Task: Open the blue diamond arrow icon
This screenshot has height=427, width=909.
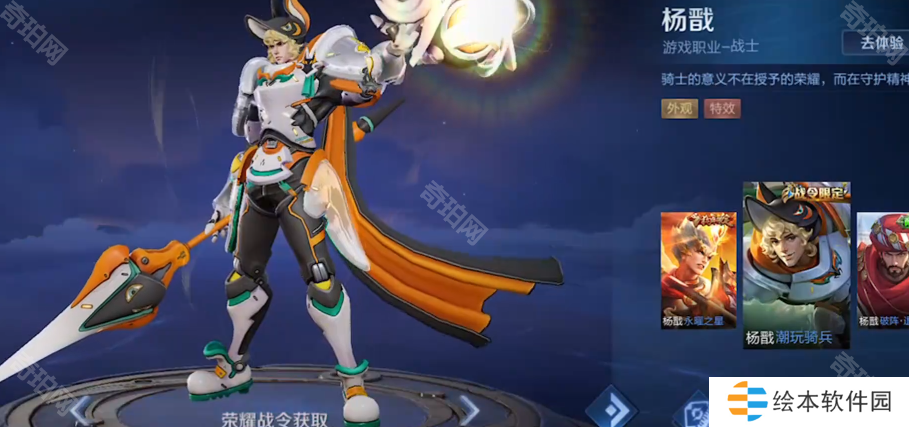Action: pos(612,406)
